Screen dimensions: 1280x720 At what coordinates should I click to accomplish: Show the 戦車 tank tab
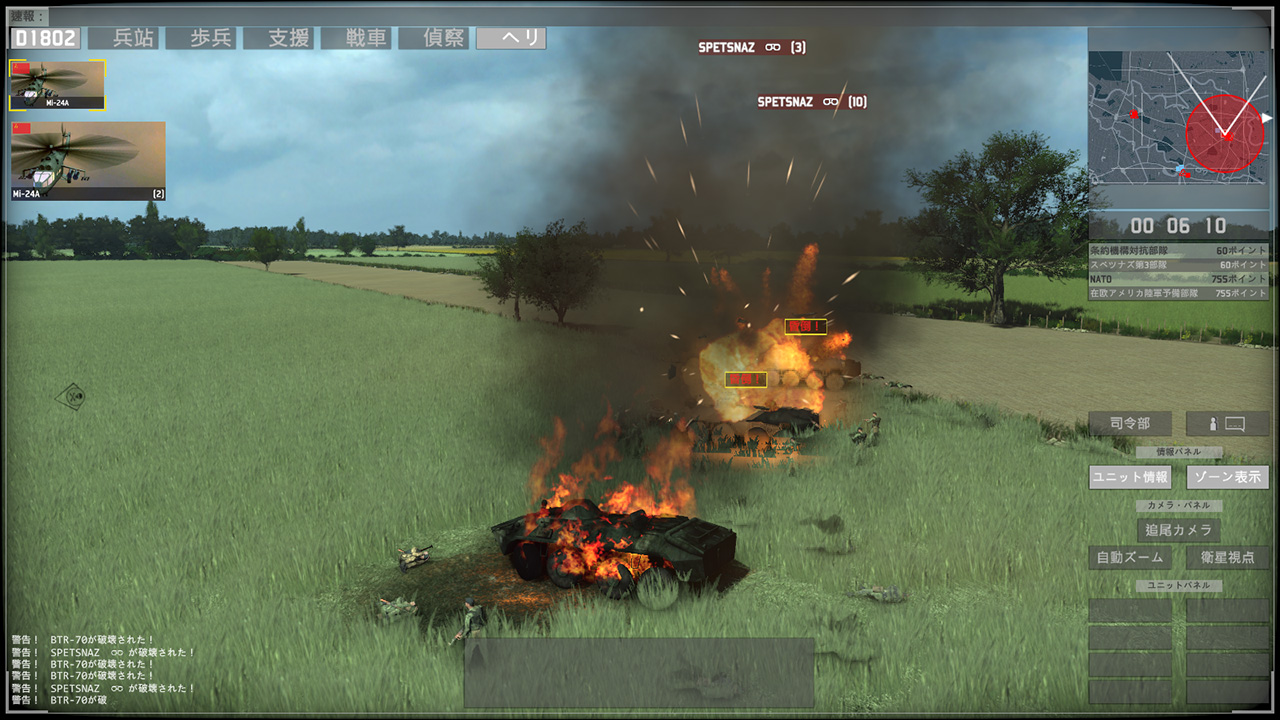358,38
